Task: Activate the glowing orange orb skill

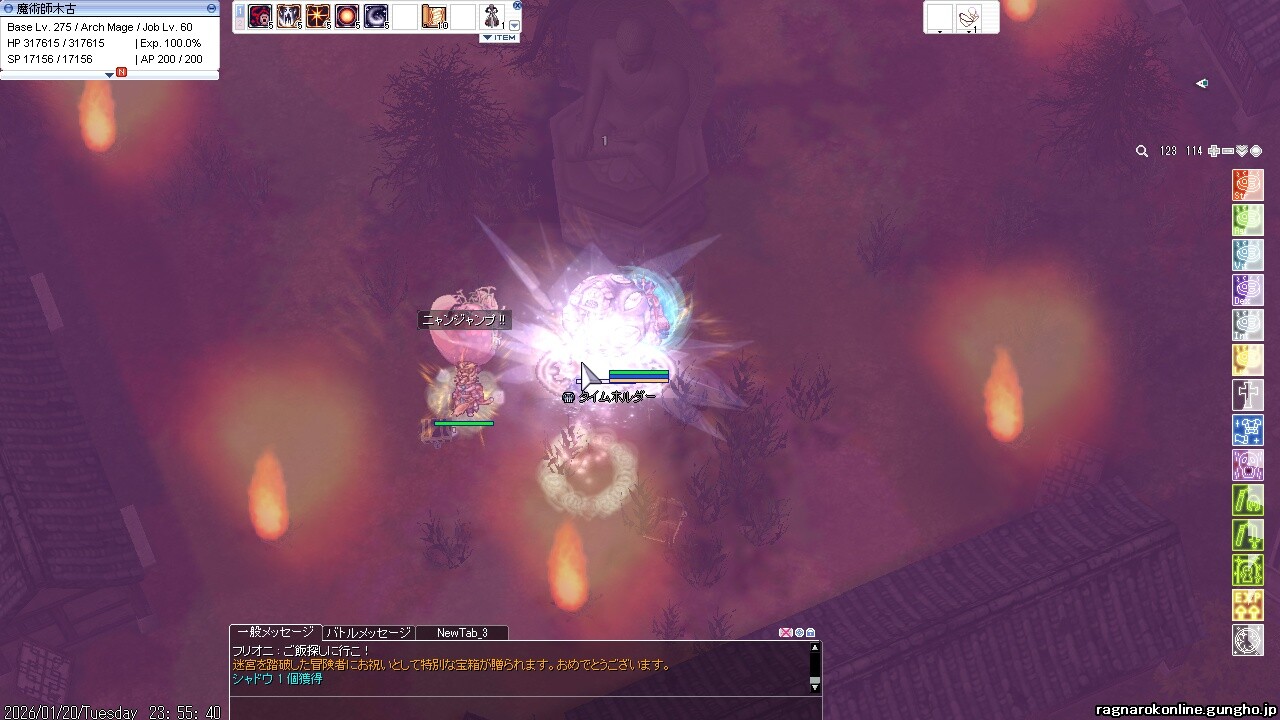Action: [347, 16]
